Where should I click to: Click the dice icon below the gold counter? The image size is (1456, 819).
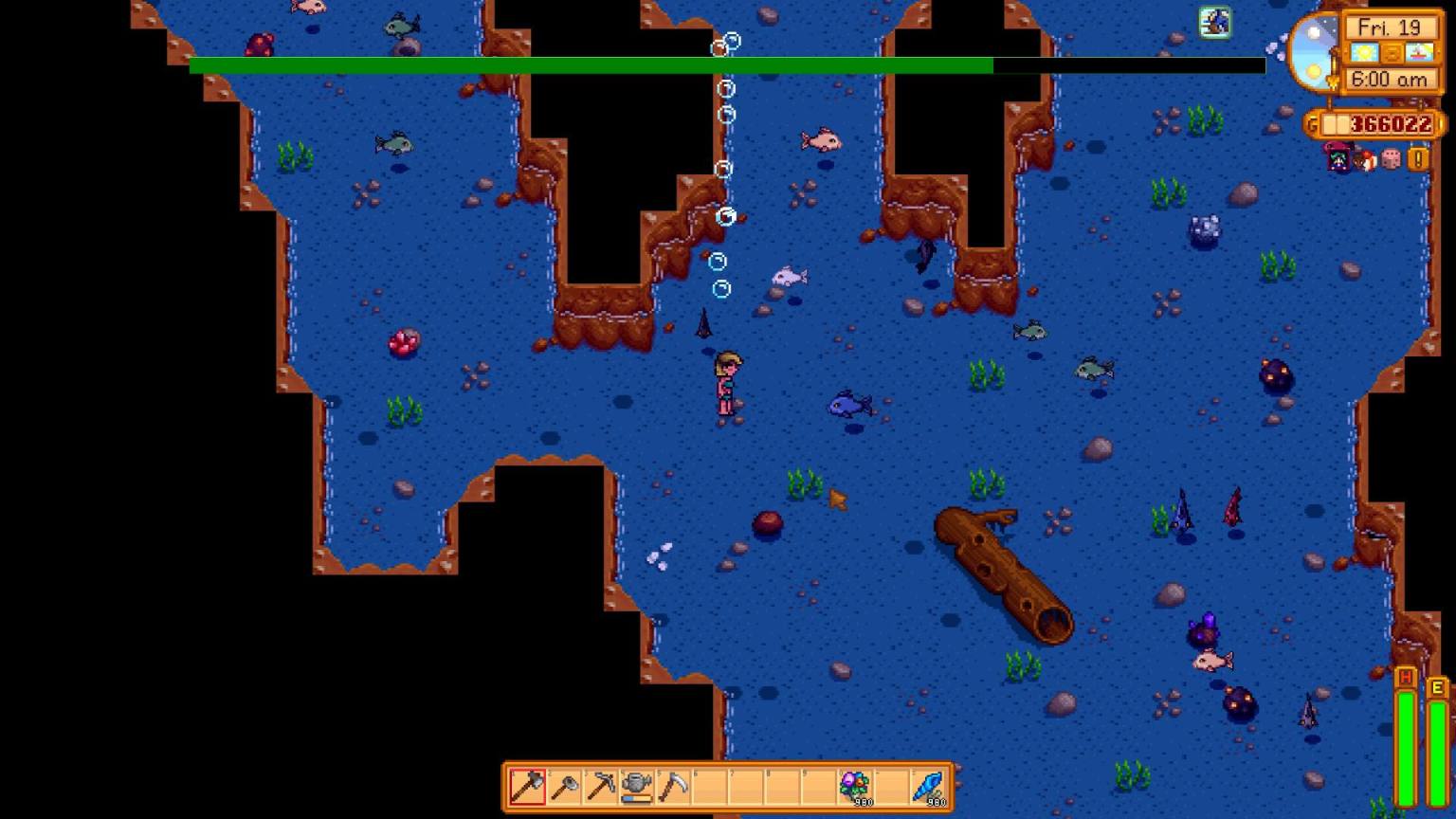point(1391,159)
